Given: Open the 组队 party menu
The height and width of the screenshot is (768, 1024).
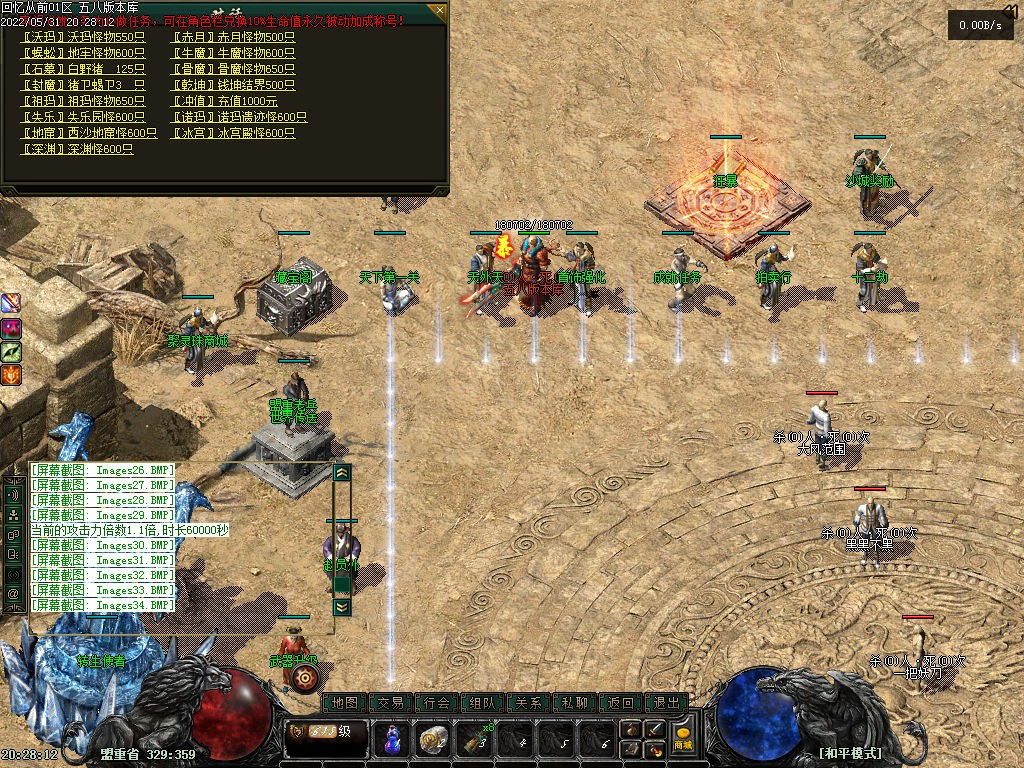Looking at the screenshot, I should (483, 703).
